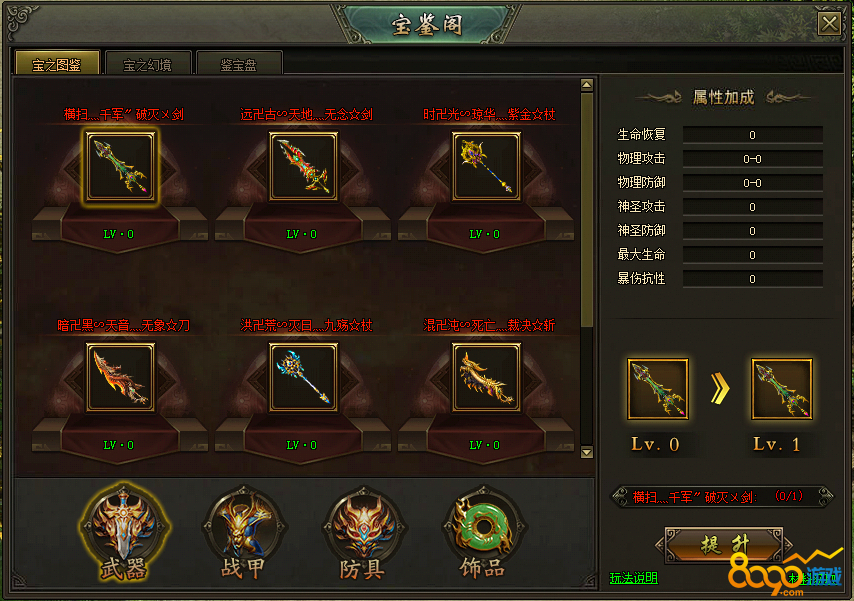Viewport: 854px width, 601px height.
Task: Switch to the 宝之图鉴 tab
Action: tap(56, 64)
